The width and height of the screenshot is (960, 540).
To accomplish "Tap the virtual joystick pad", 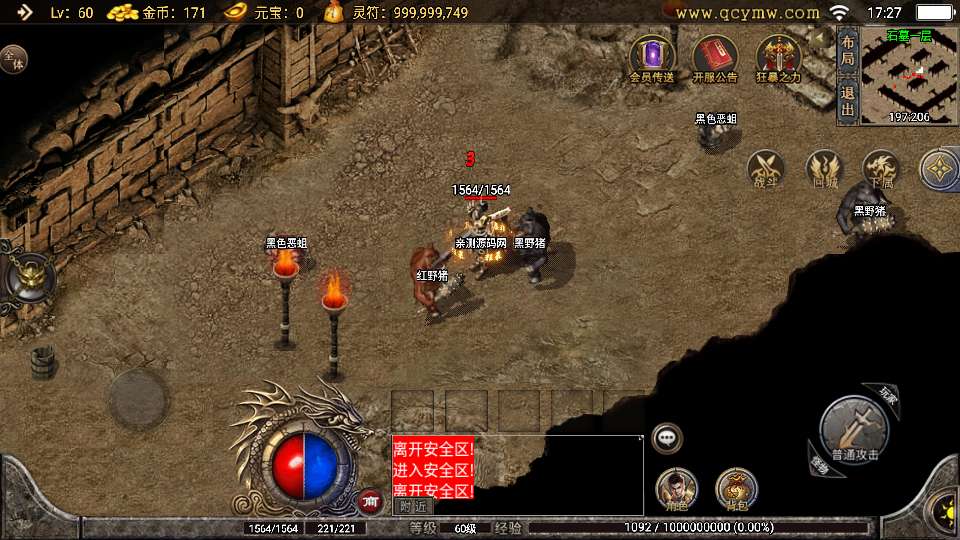I will click(137, 399).
